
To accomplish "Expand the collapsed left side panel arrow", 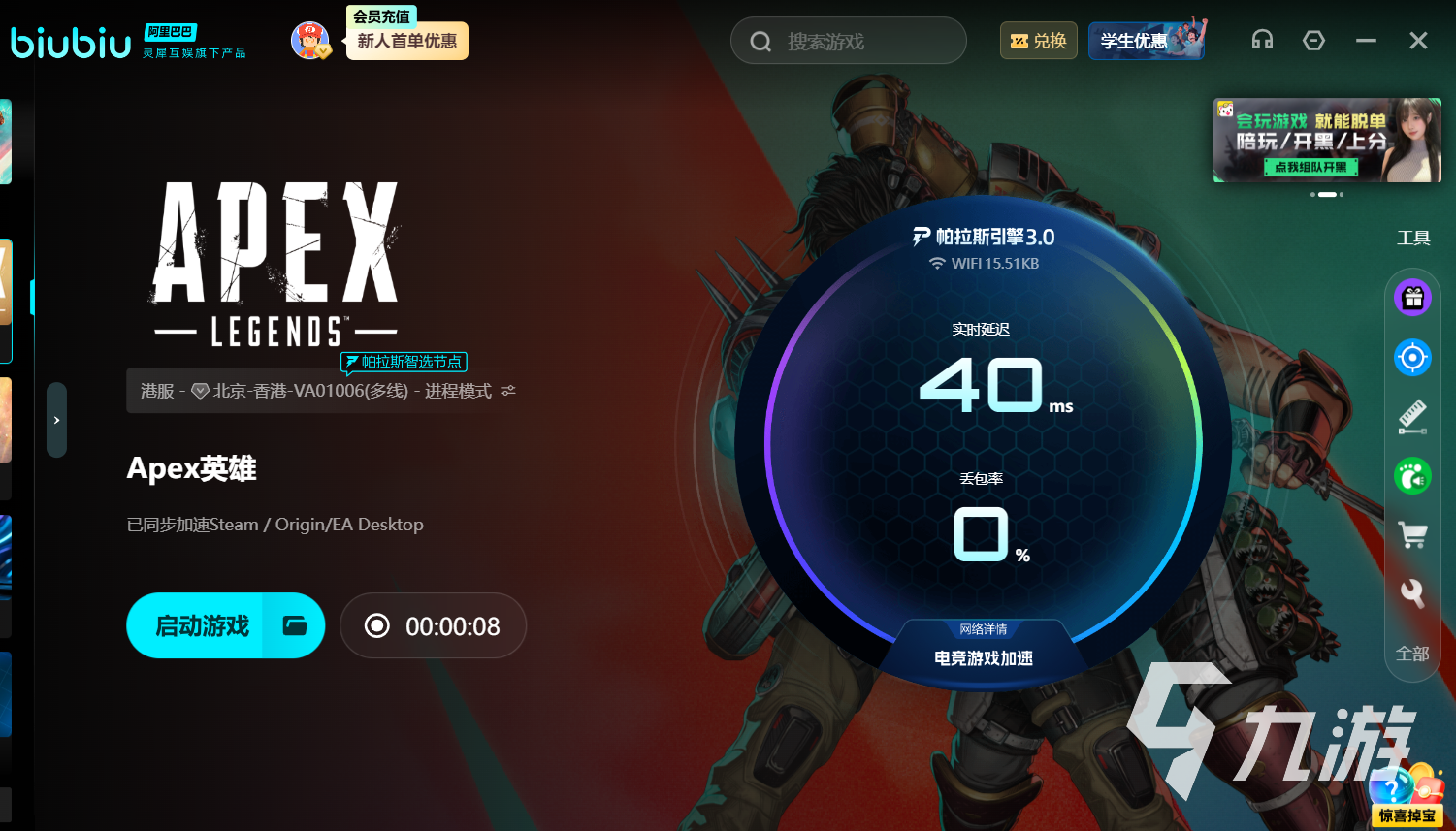I will pyautogui.click(x=55, y=420).
